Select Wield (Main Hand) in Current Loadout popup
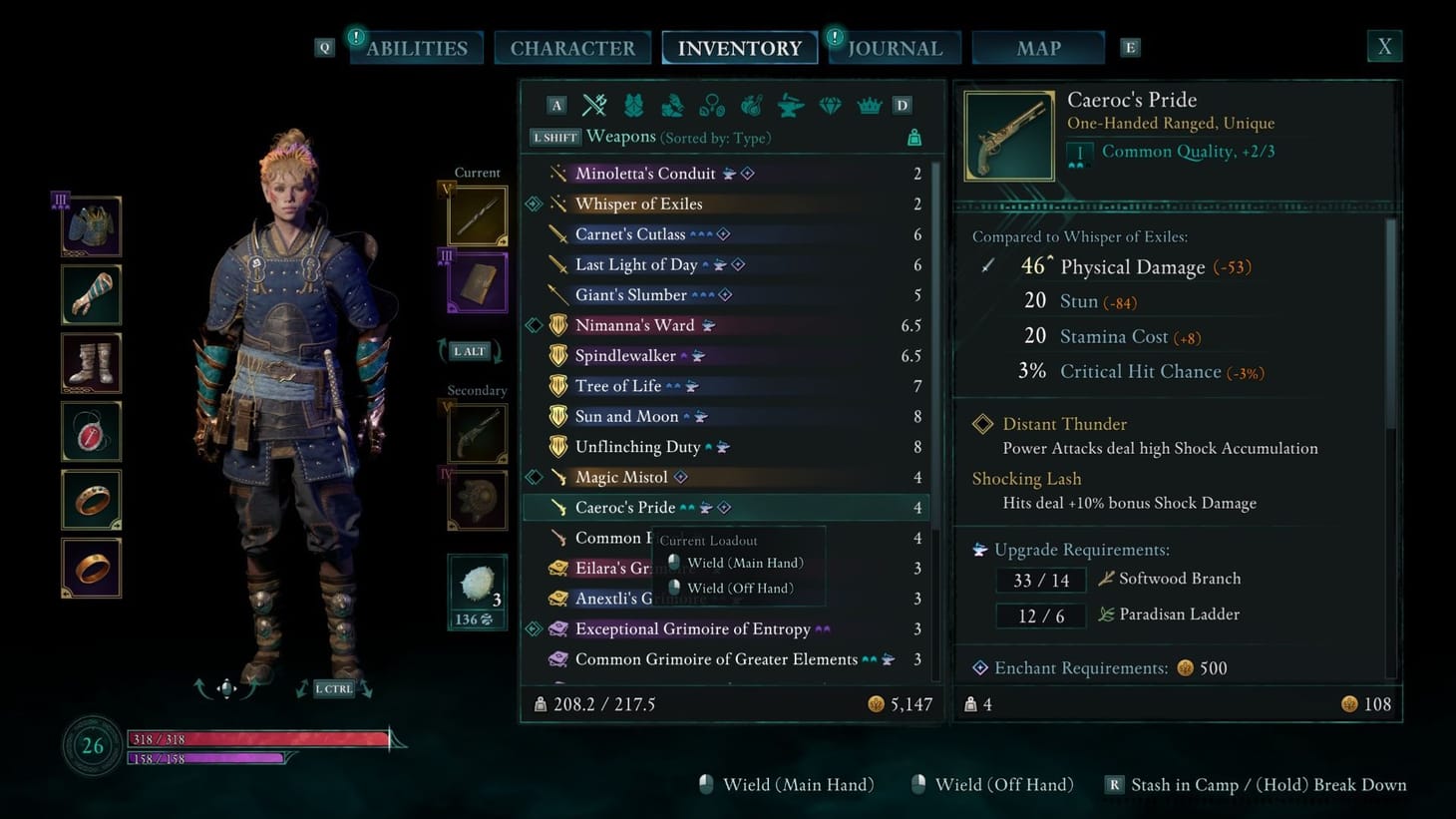Viewport: 1456px width, 819px height. (744, 563)
